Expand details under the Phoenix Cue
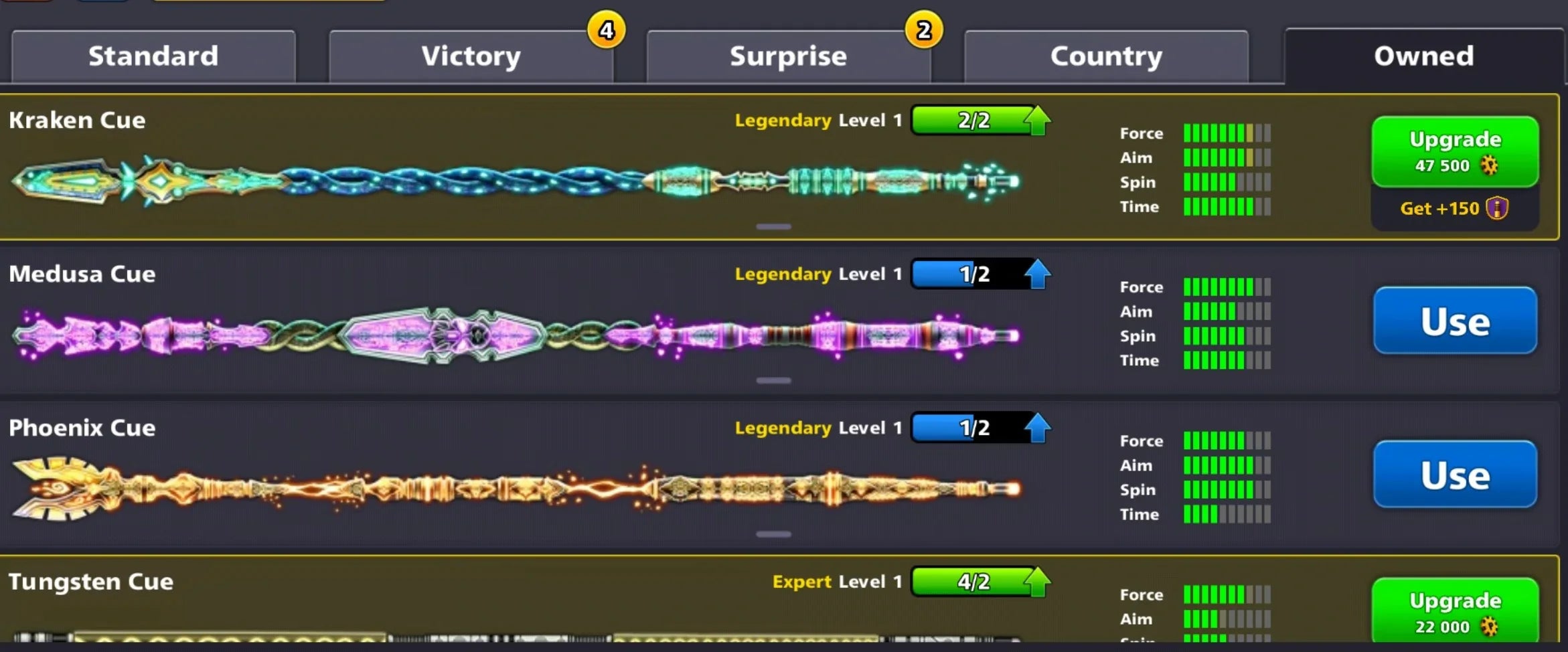This screenshot has height=652, width=1568. tap(773, 534)
